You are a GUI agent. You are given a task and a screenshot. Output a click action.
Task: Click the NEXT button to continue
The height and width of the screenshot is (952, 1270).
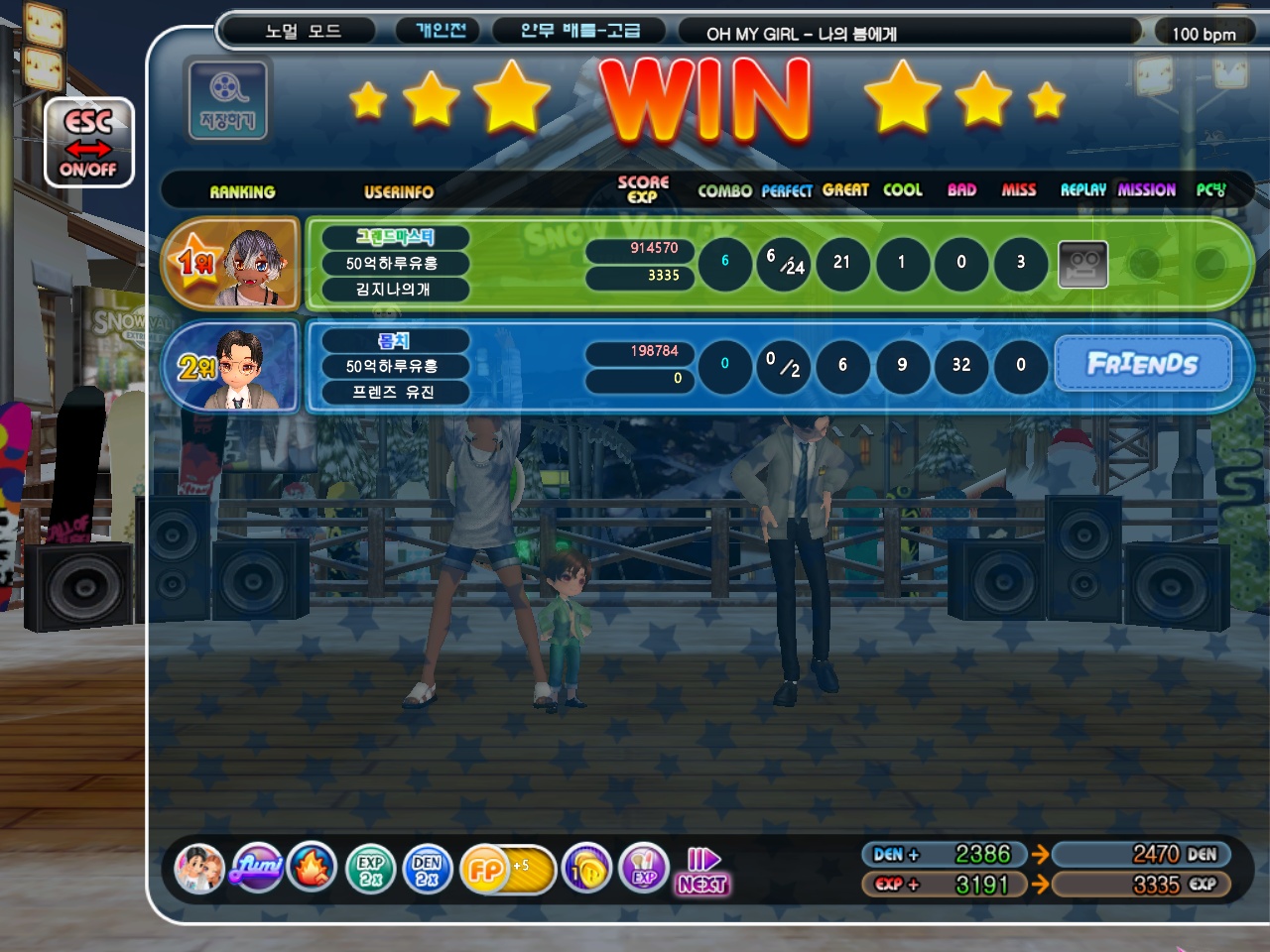(702, 872)
